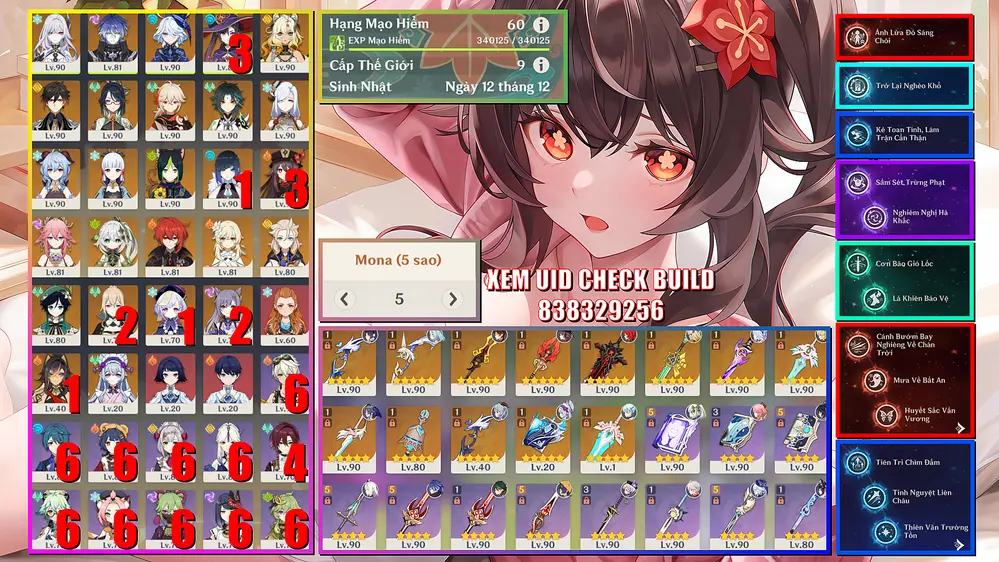
Task: Show Adventure Rank info icon
Action: coord(541,24)
